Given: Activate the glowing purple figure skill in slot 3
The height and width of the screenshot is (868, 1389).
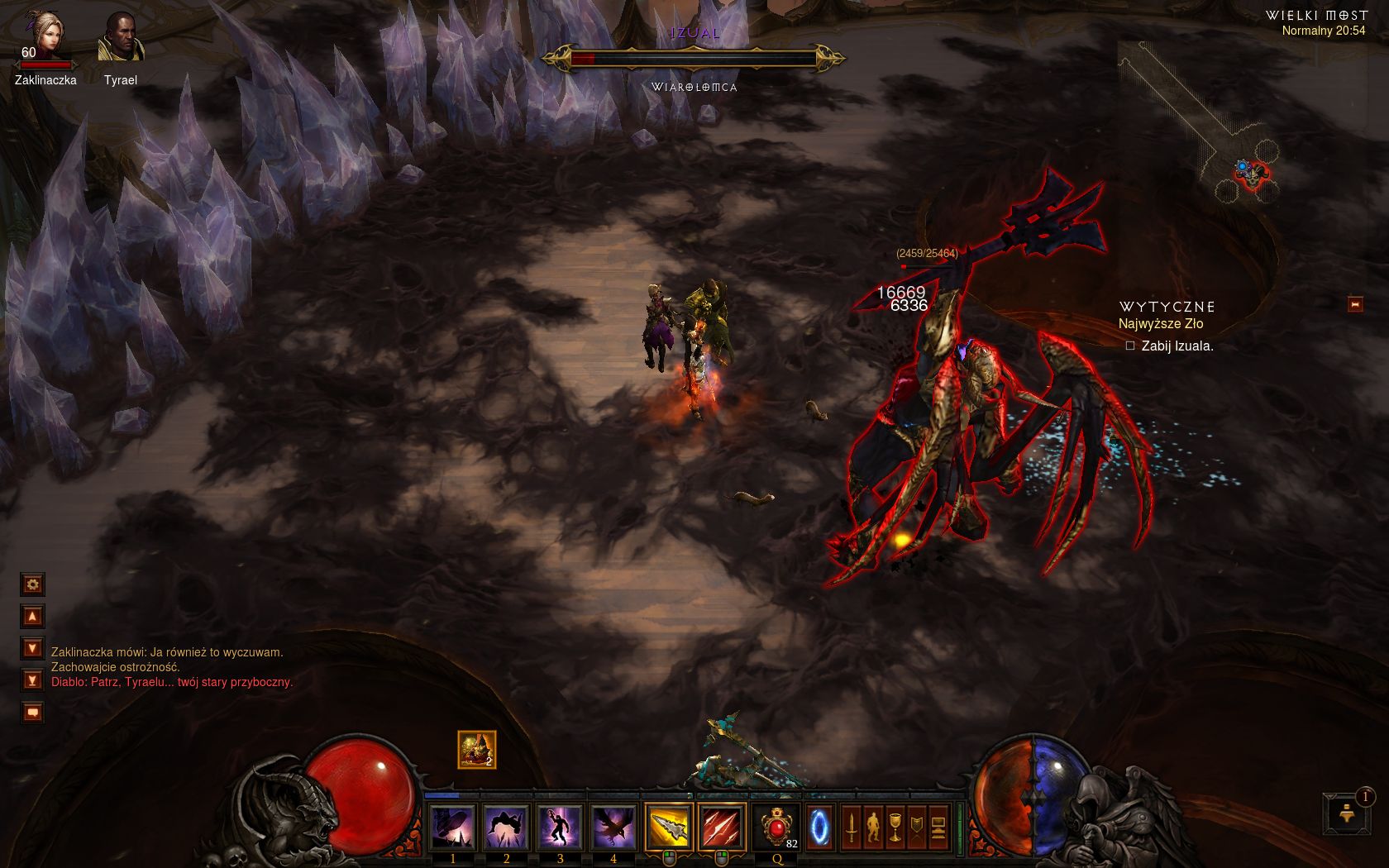Looking at the screenshot, I should [560, 826].
